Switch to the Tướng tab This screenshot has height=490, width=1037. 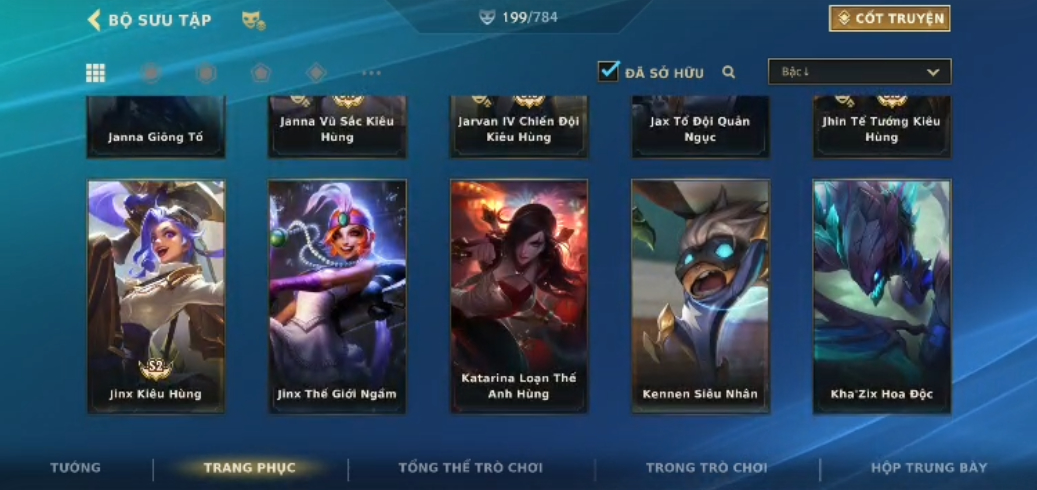(x=76, y=468)
